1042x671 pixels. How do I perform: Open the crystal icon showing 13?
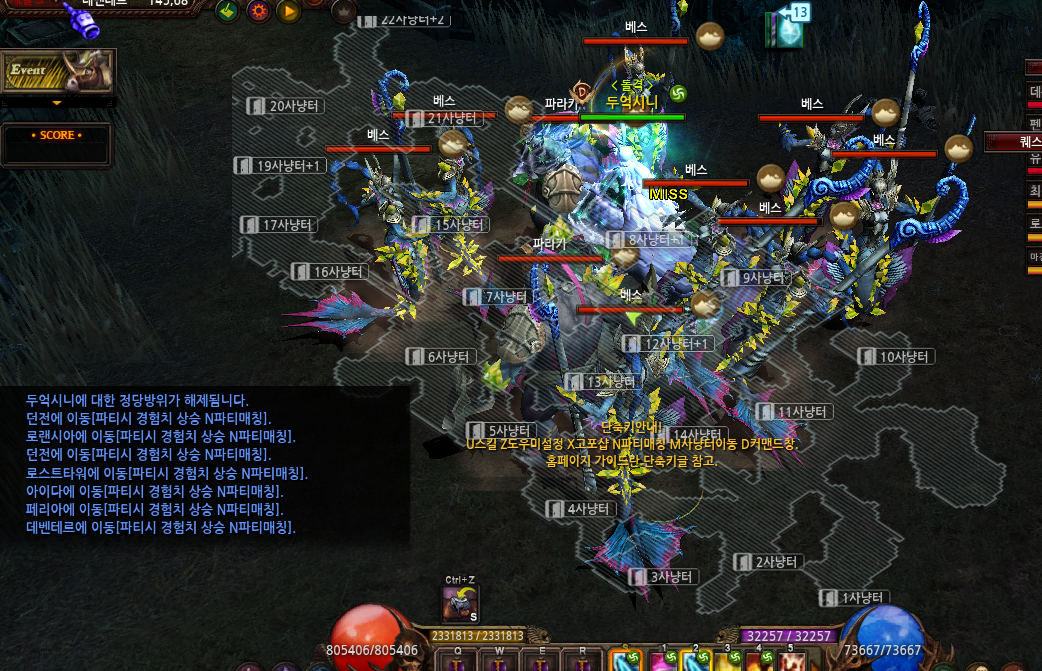[x=786, y=30]
